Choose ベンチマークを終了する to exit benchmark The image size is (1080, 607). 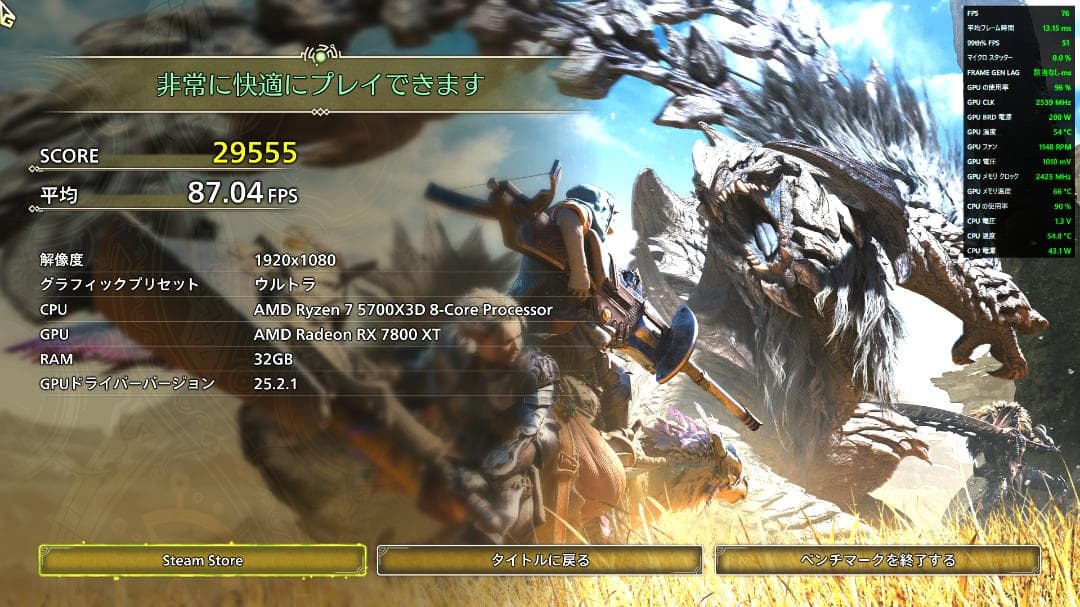878,560
